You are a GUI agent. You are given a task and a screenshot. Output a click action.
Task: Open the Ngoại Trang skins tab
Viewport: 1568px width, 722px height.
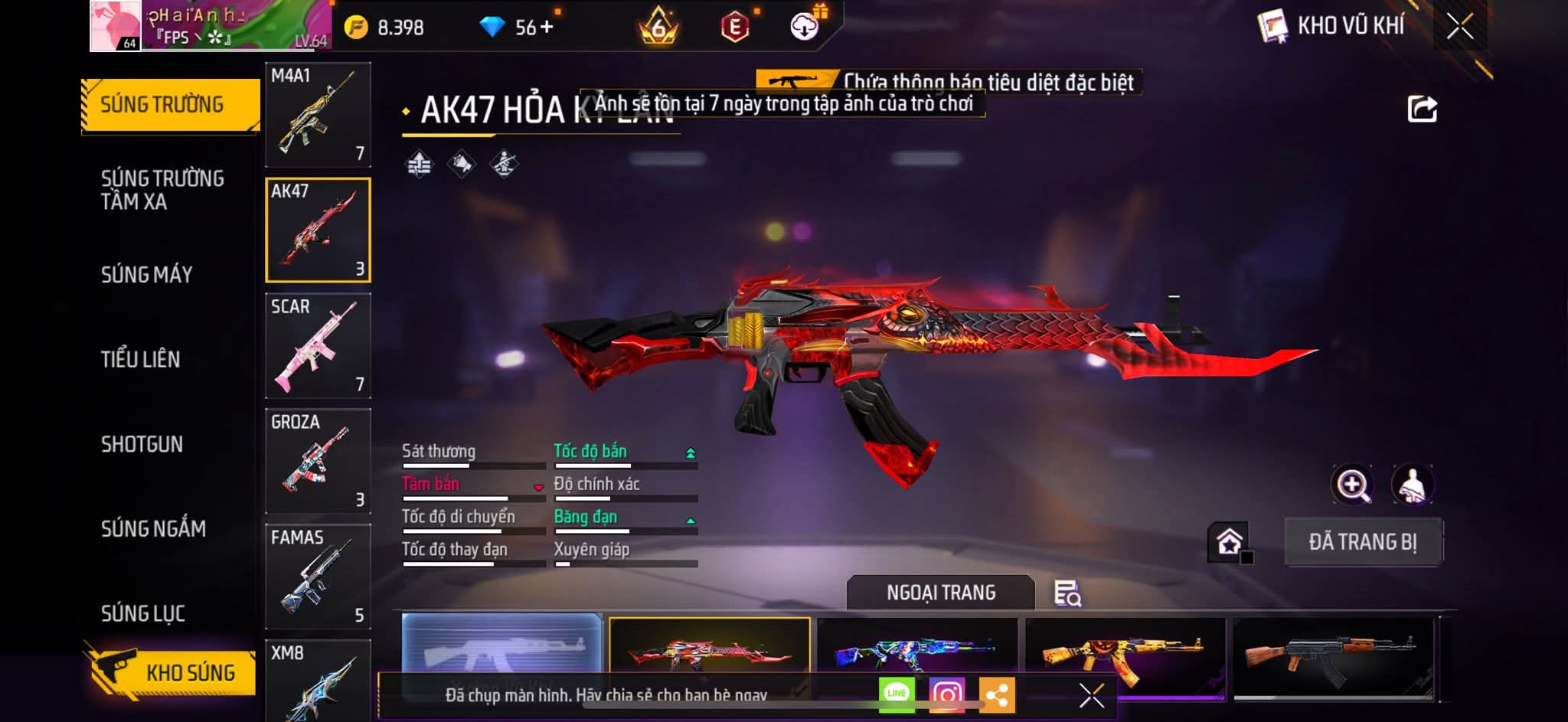(940, 593)
